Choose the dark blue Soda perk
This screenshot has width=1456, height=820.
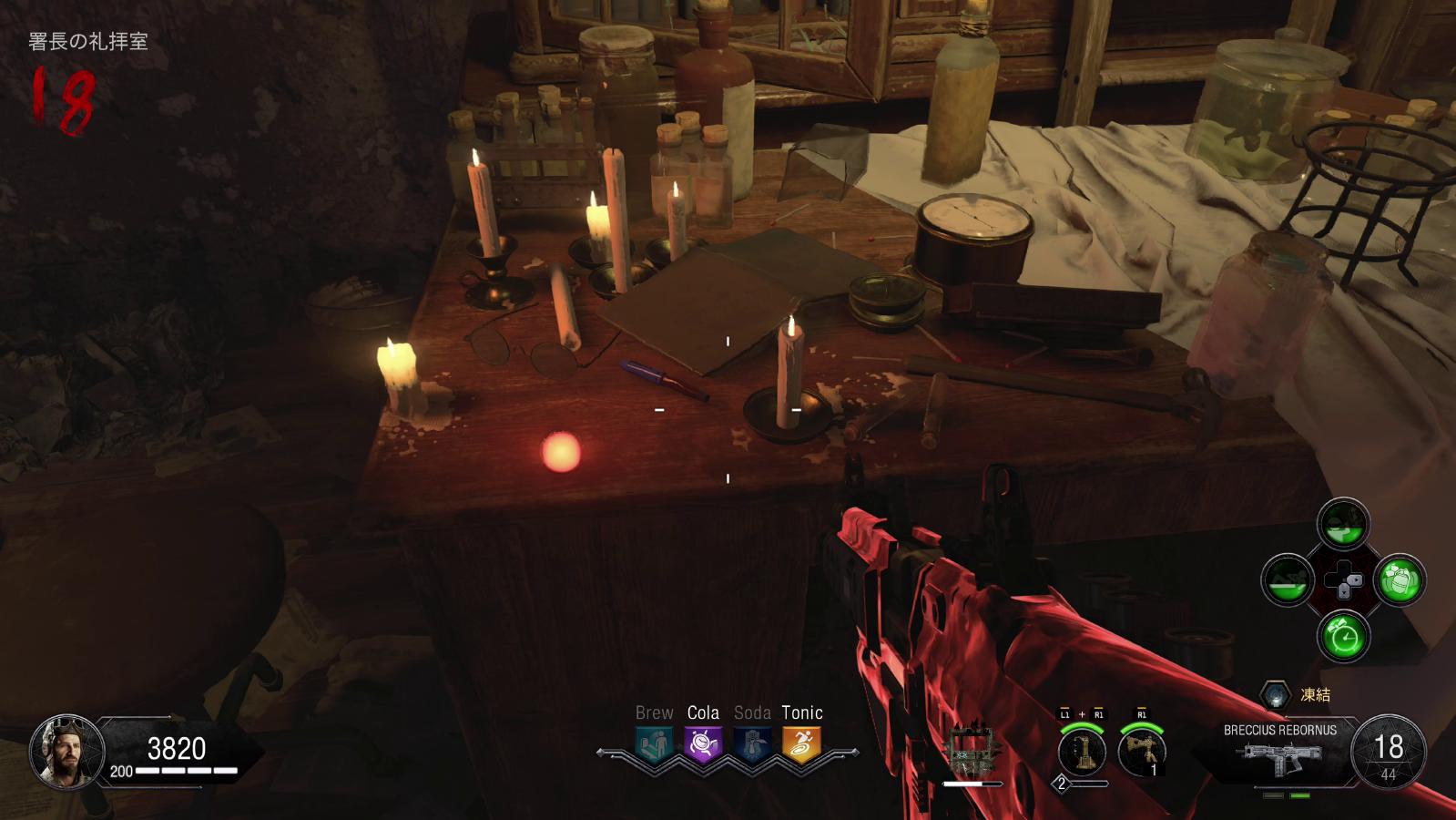coord(751,744)
